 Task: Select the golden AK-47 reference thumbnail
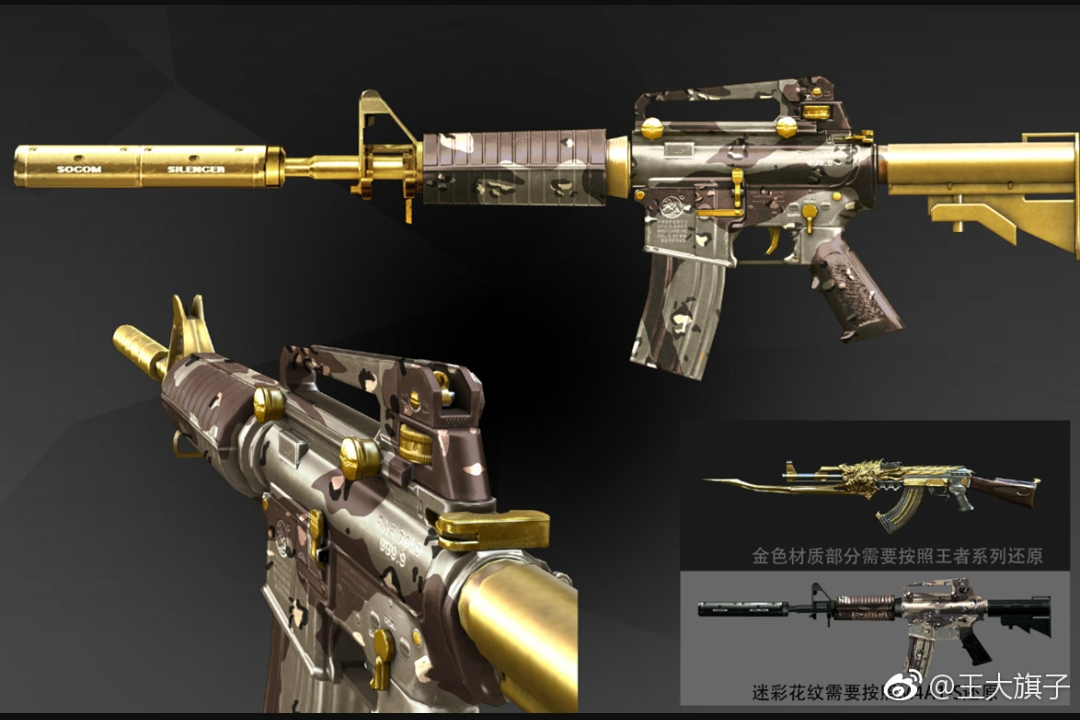pyautogui.click(x=873, y=492)
